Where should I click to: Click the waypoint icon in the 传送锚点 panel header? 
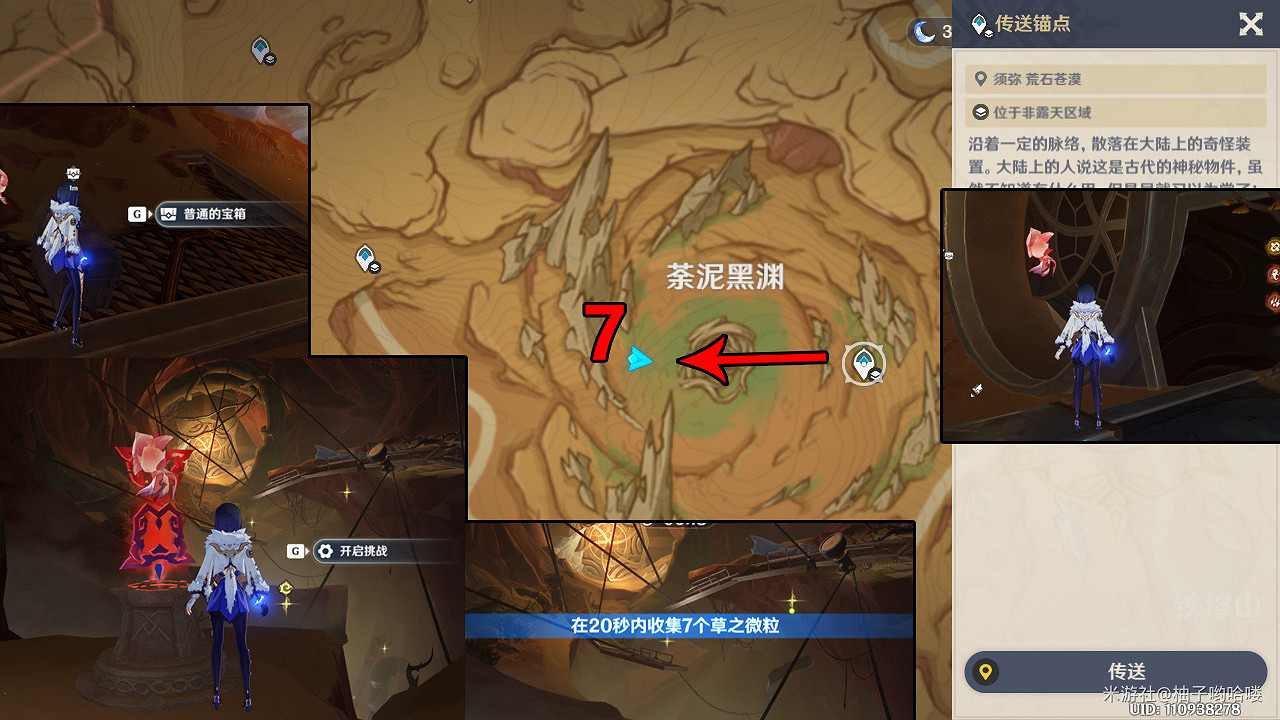pos(980,25)
